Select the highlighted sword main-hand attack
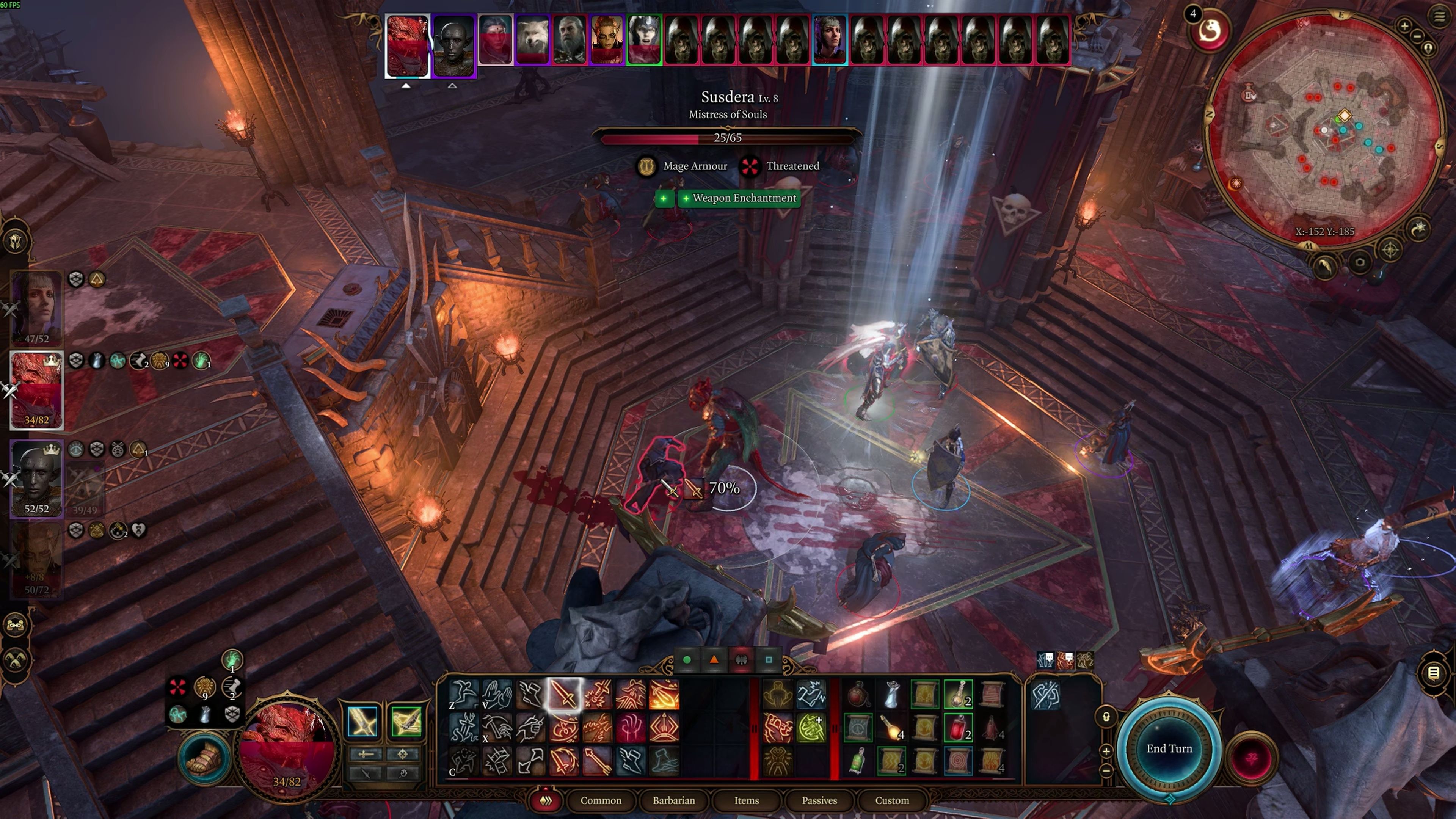Image resolution: width=1456 pixels, height=819 pixels. (564, 694)
